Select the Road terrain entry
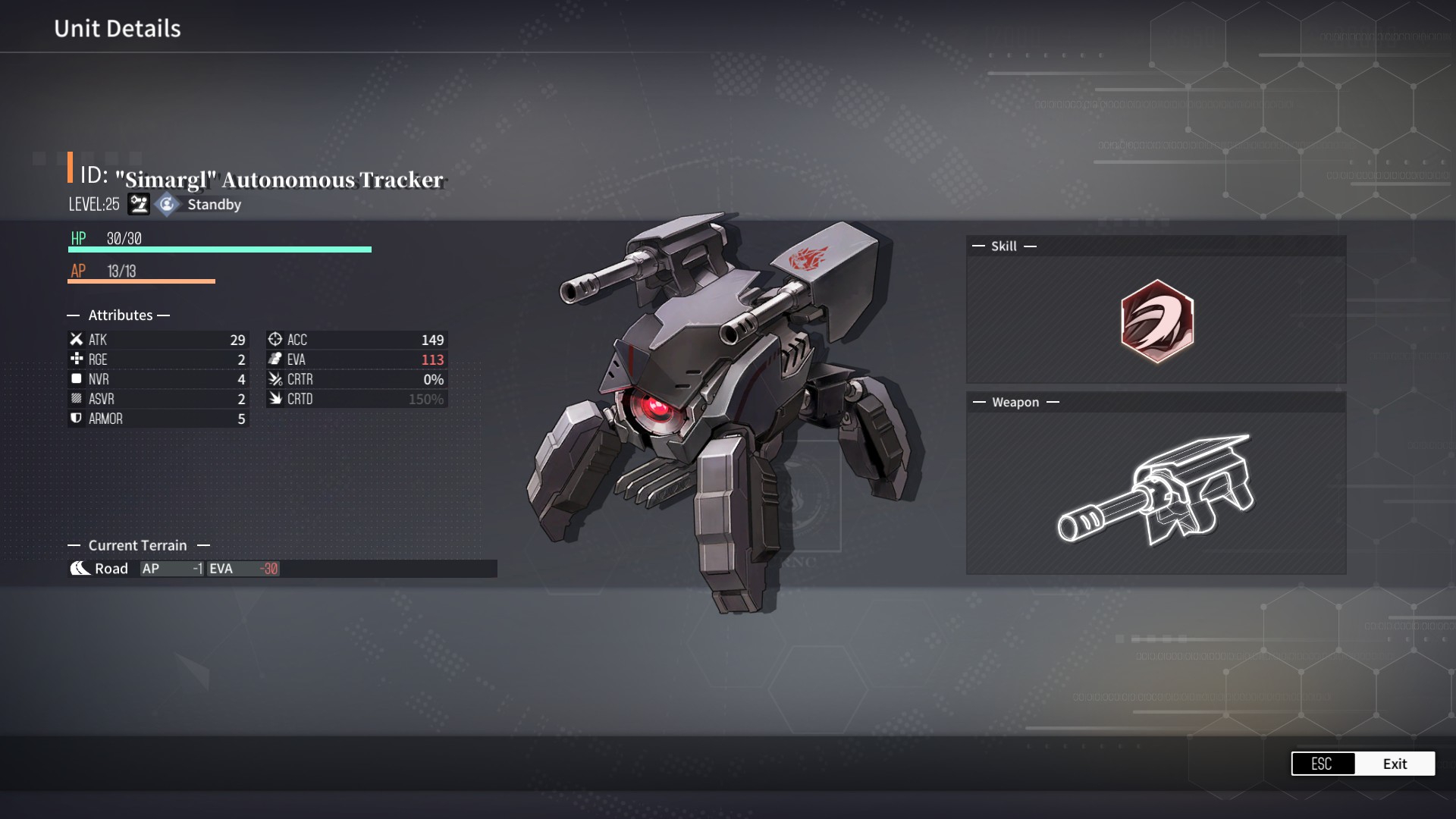The height and width of the screenshot is (819, 1456). [100, 569]
